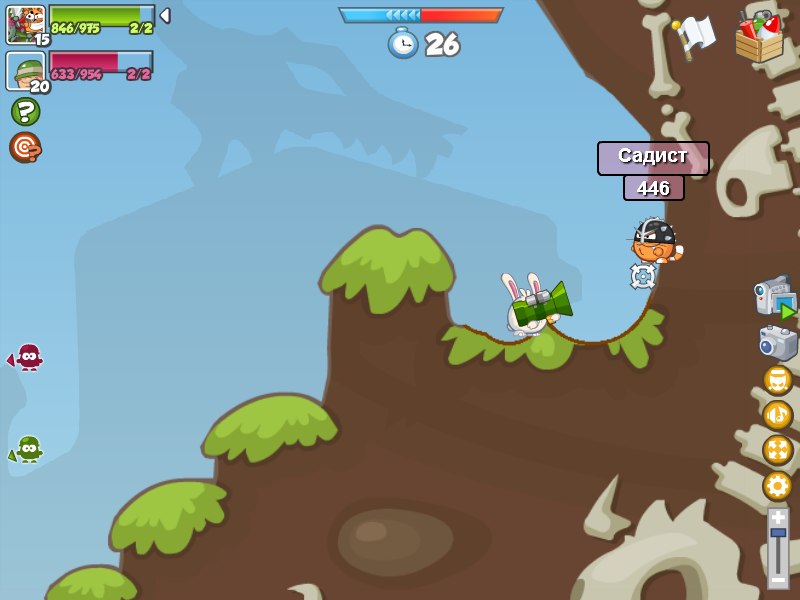Switch to fullscreen mode
Viewport: 800px width, 600px height.
tap(777, 450)
